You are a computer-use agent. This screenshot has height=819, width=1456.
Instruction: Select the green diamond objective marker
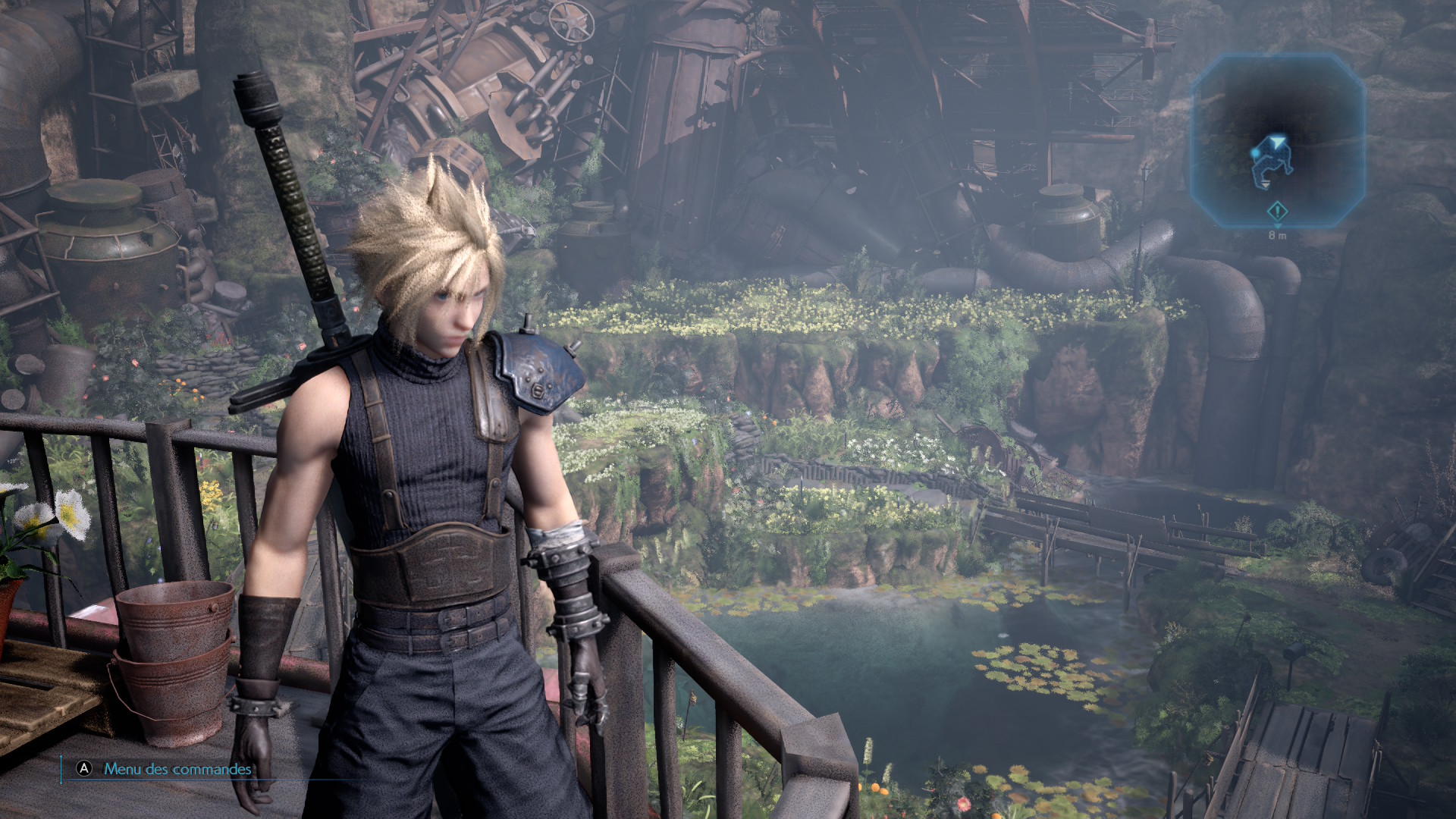click(x=1278, y=210)
